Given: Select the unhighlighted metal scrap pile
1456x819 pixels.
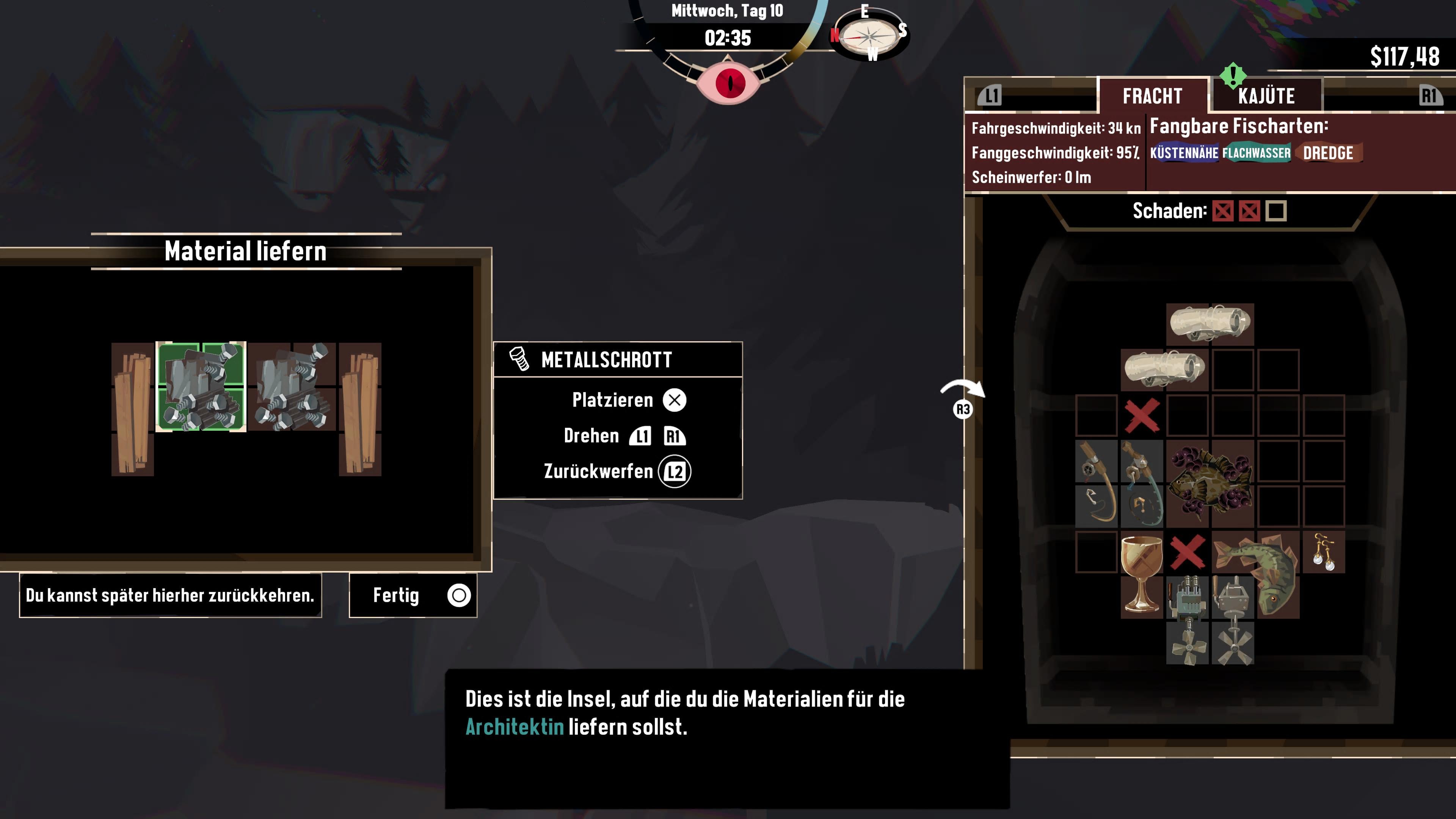Looking at the screenshot, I should pos(292,387).
